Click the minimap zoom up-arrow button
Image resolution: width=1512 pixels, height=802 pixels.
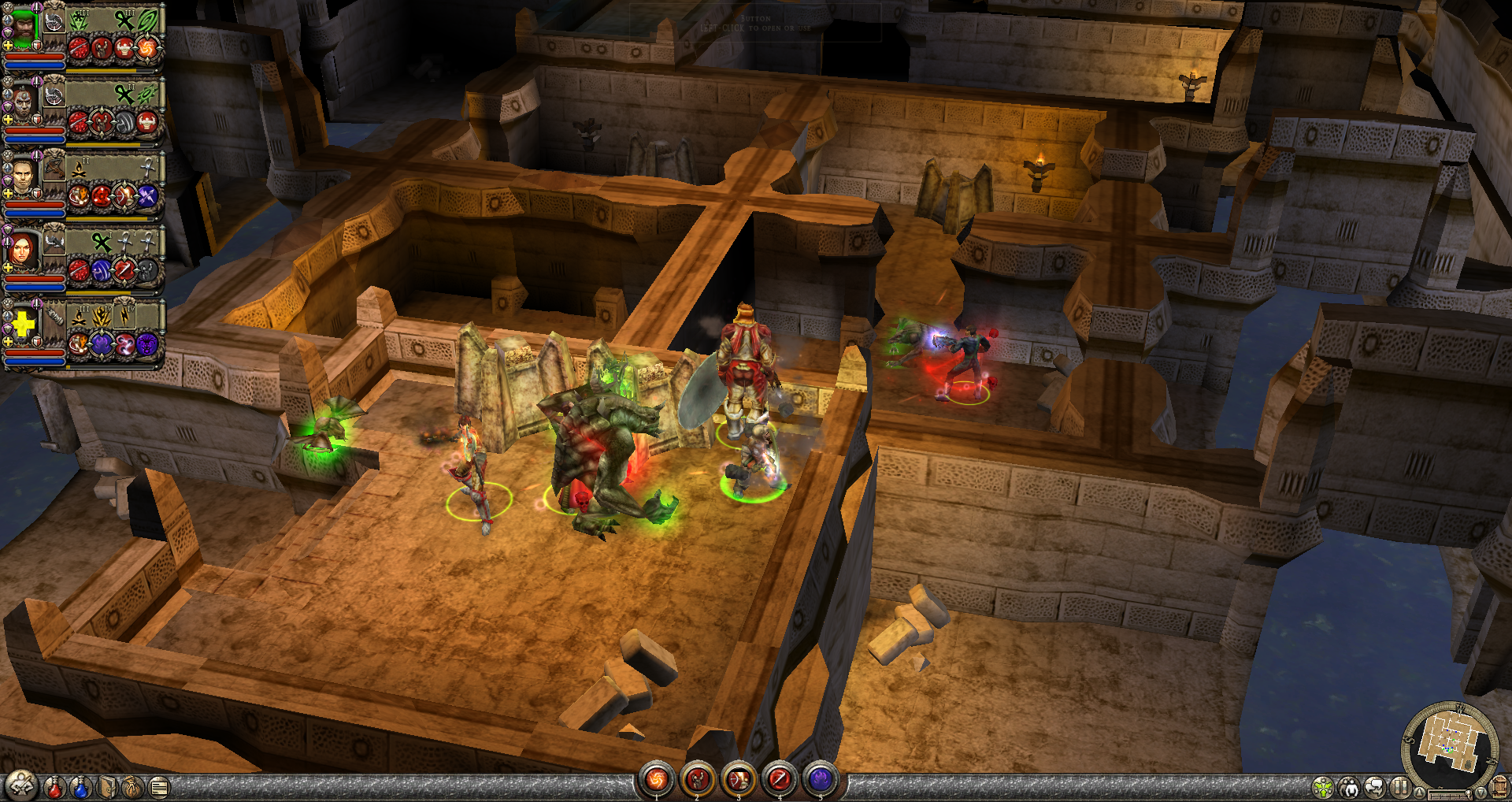click(x=1420, y=793)
